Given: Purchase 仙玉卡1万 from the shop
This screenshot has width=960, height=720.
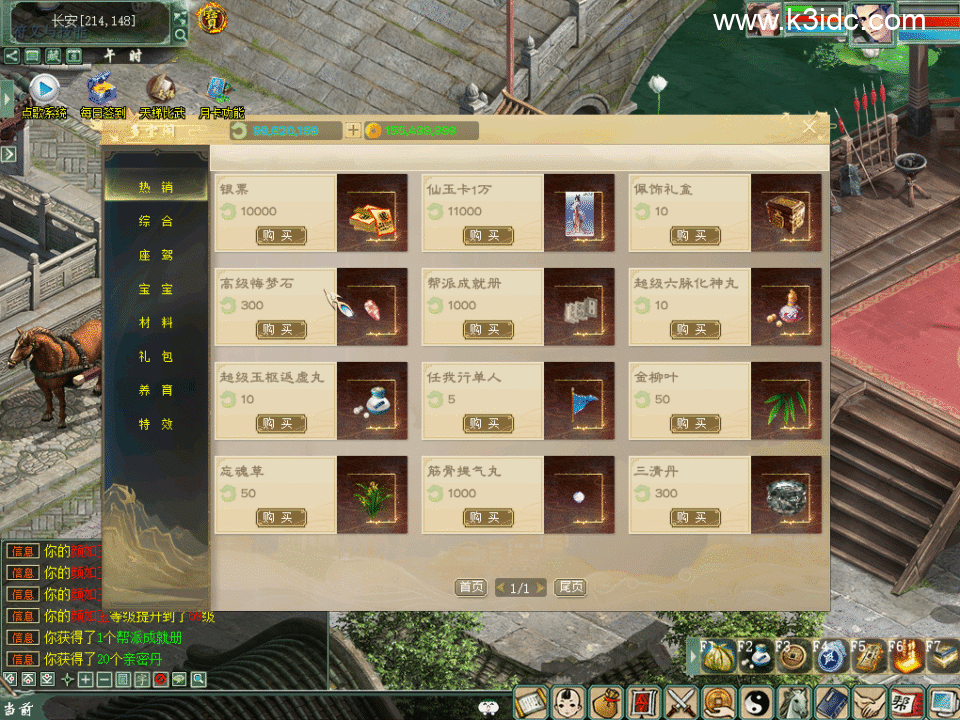Looking at the screenshot, I should (x=488, y=236).
